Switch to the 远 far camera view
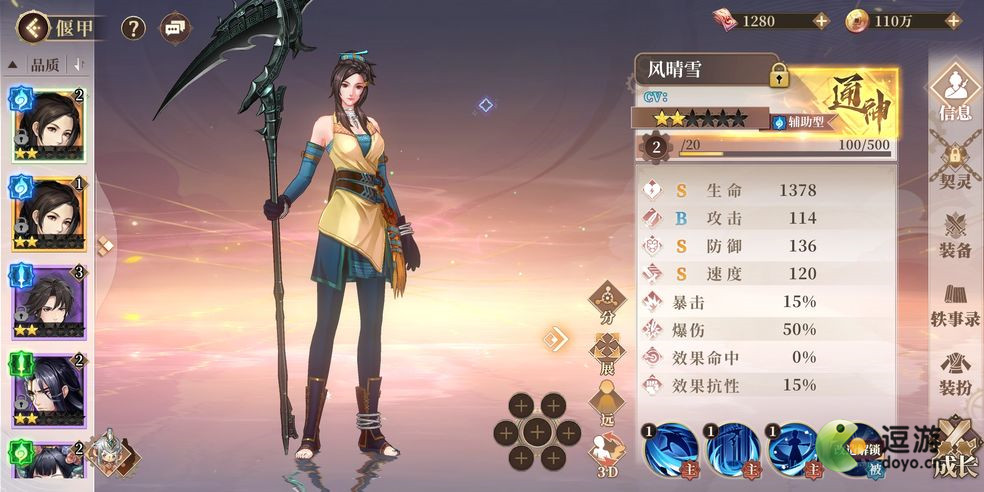984x492 pixels. coord(606,403)
